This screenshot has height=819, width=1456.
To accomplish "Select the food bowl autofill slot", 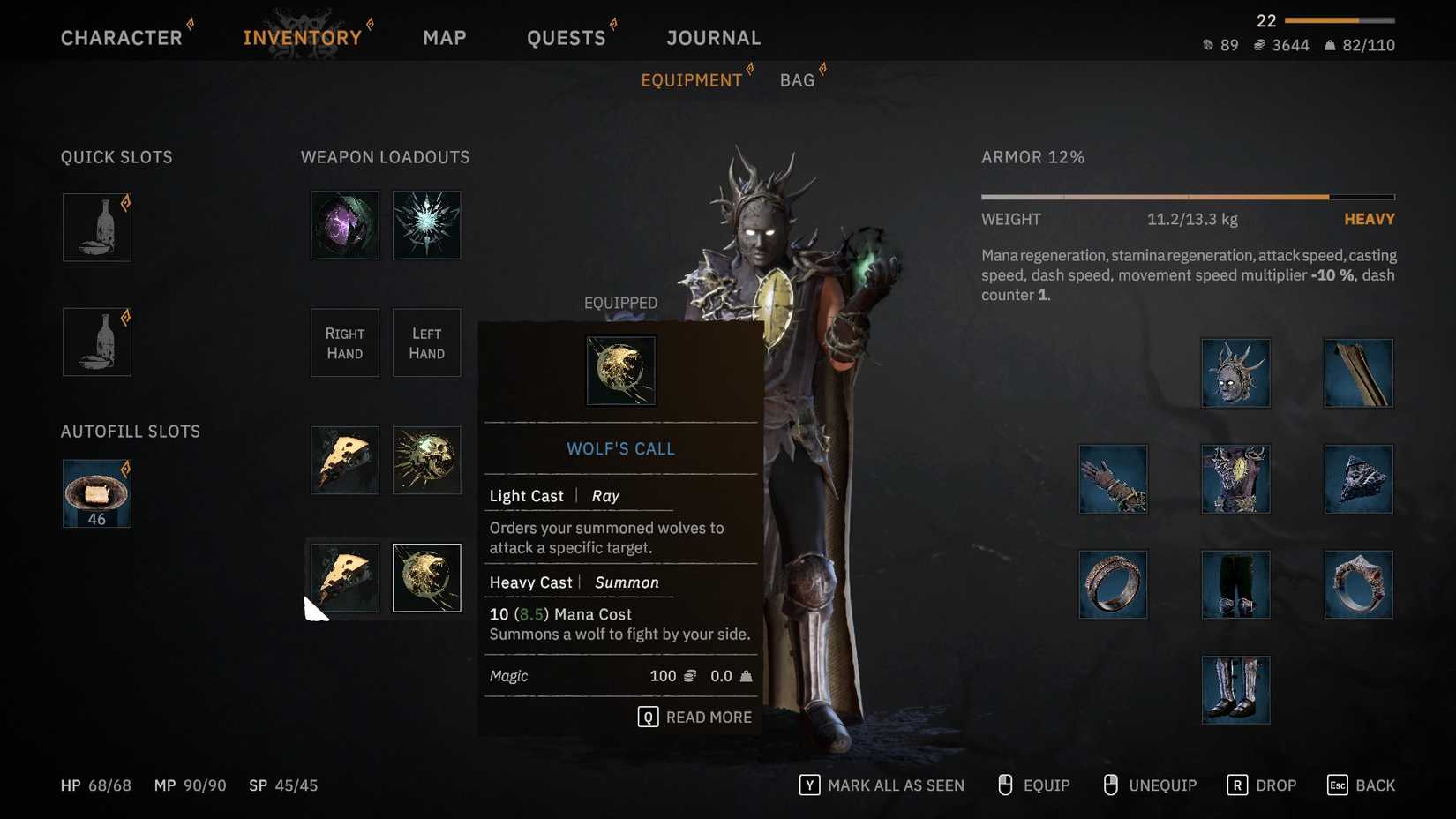I will tap(97, 493).
